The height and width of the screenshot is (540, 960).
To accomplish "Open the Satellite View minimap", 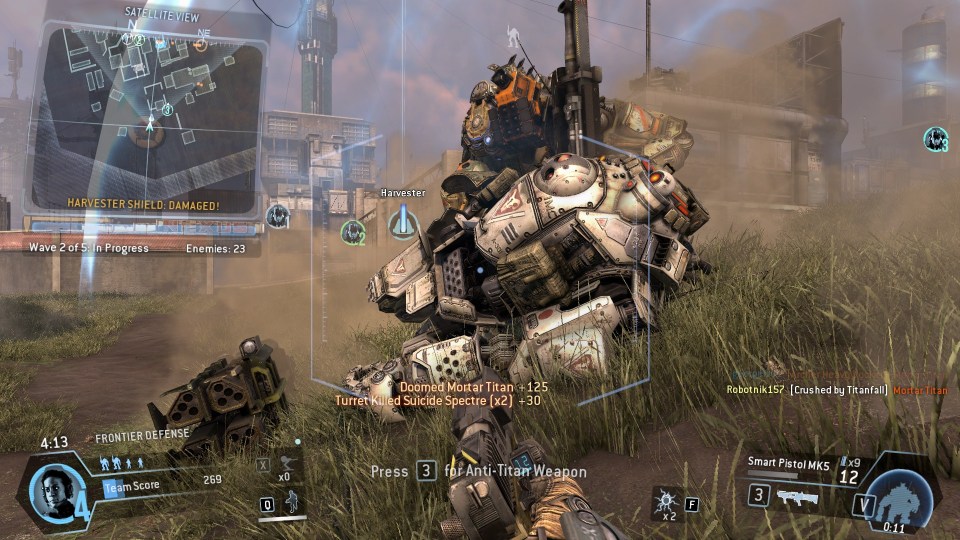I will click(148, 120).
